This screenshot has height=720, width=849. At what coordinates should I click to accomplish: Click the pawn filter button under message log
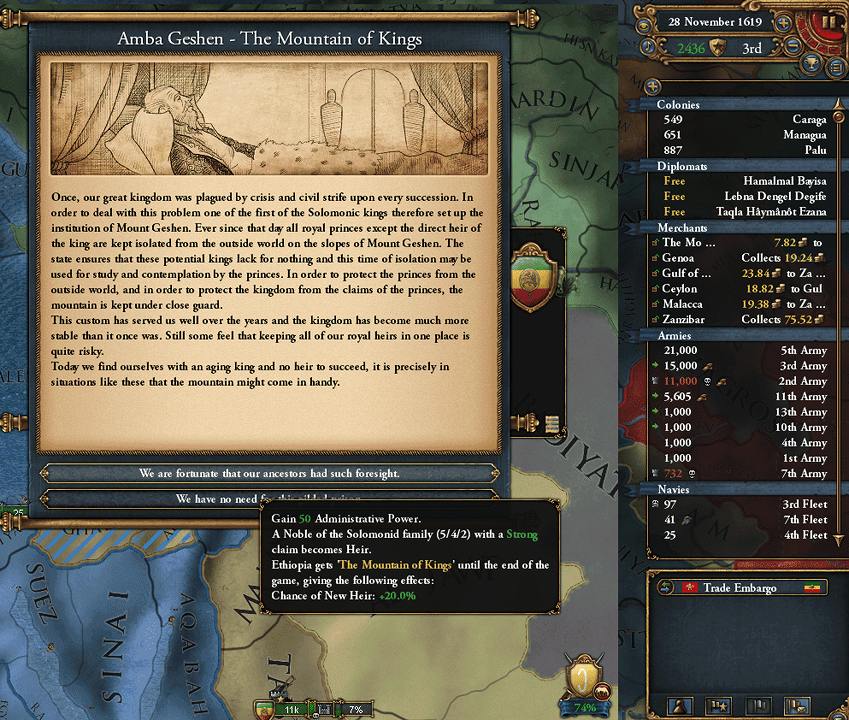tap(680, 706)
